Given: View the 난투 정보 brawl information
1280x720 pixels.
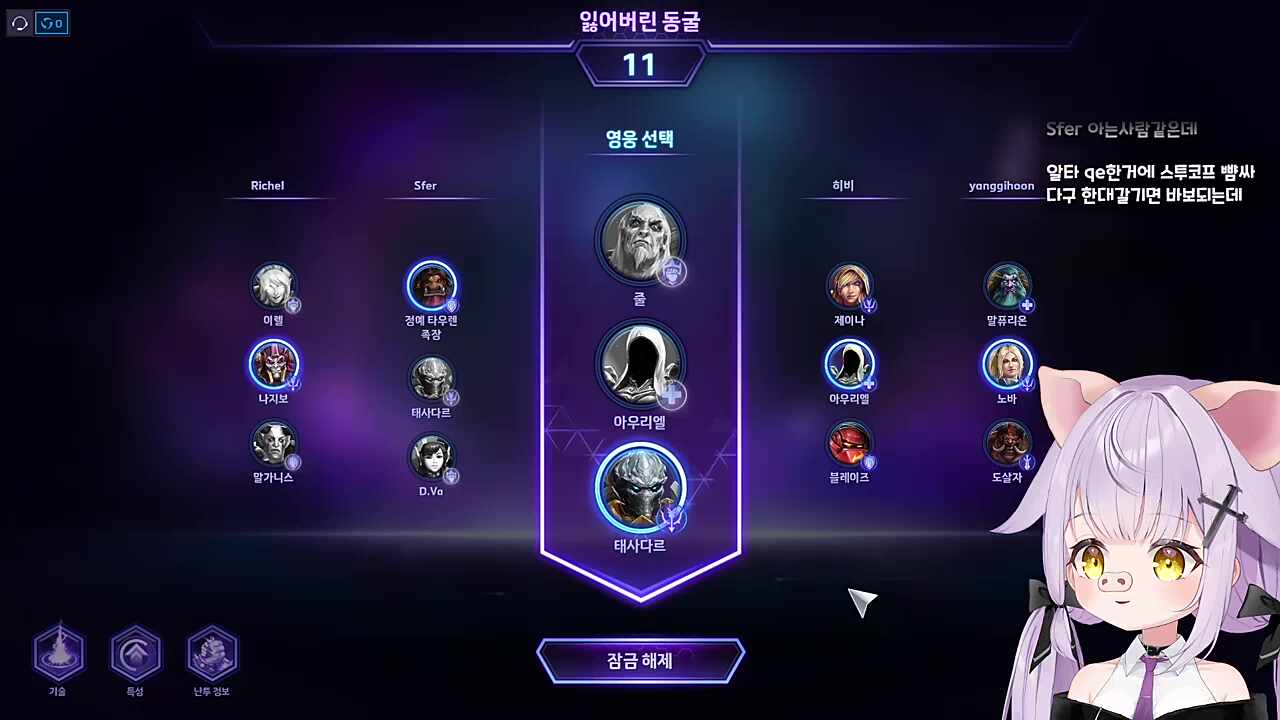Looking at the screenshot, I should (211, 655).
